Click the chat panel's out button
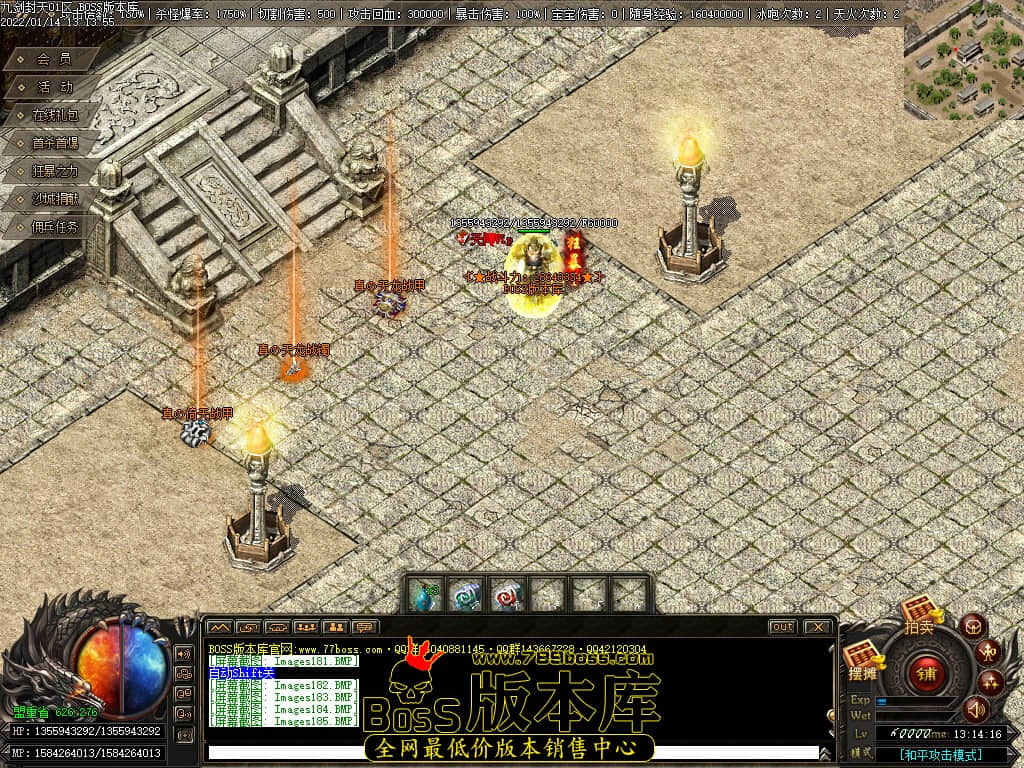Image resolution: width=1024 pixels, height=768 pixels. pos(782,627)
